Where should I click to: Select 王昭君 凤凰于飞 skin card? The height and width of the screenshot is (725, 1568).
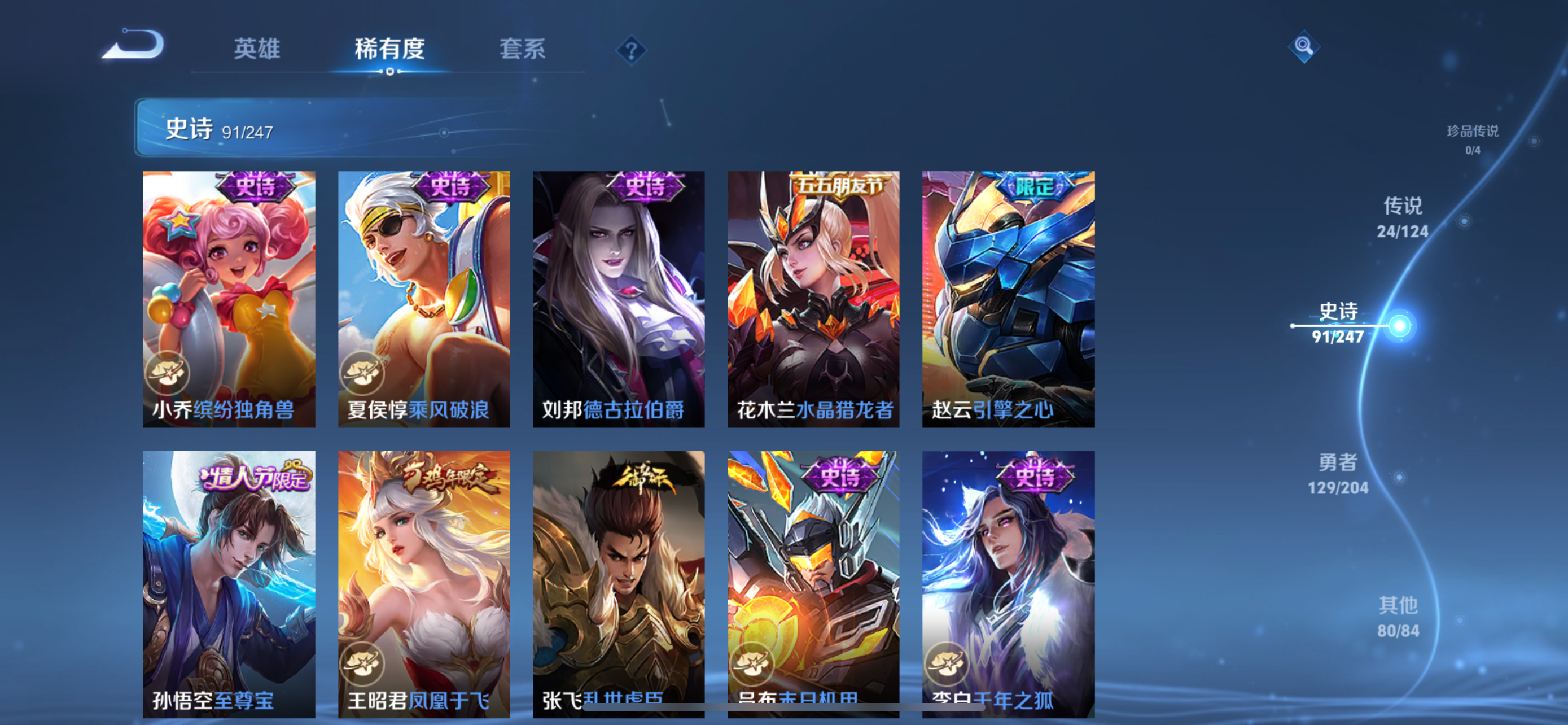click(424, 583)
